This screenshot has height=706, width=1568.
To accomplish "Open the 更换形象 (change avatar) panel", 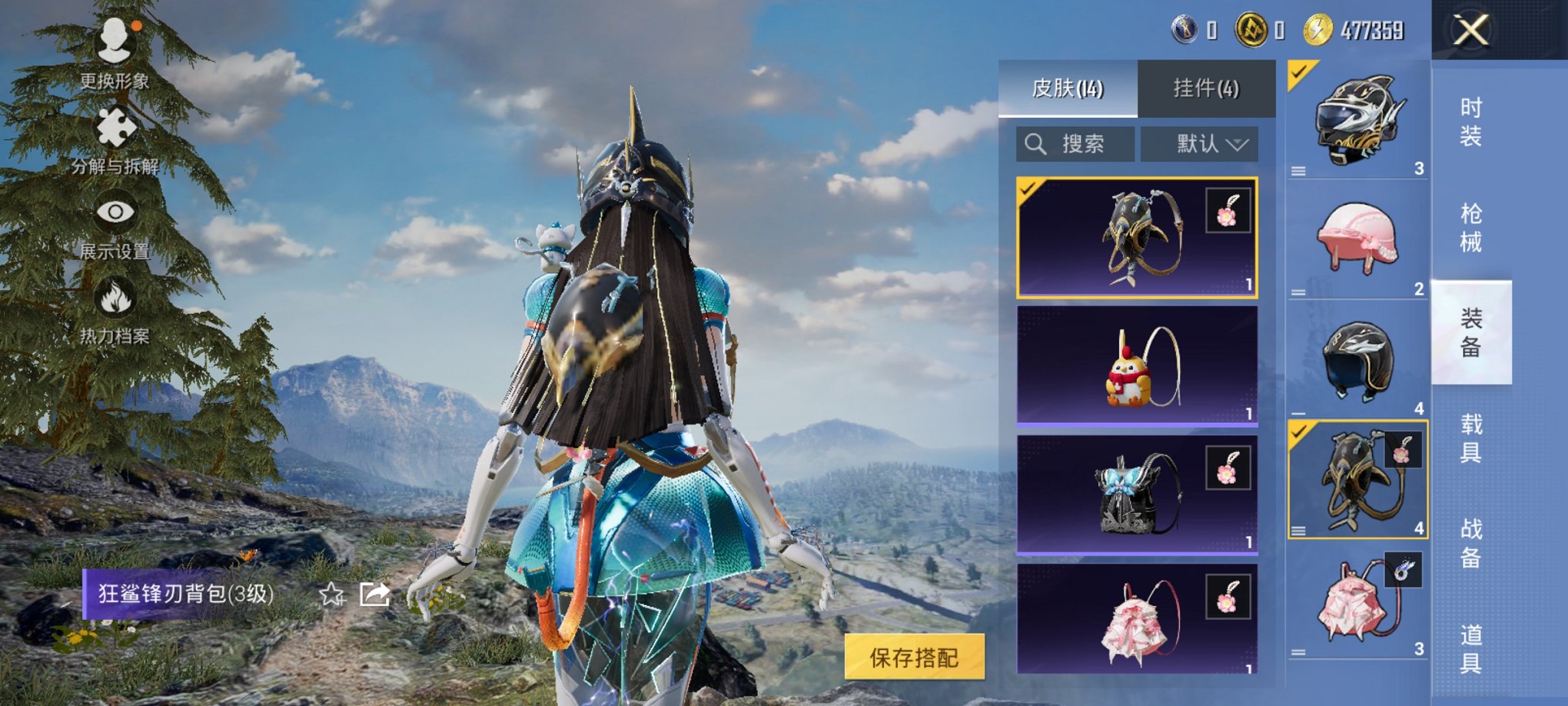I will (115, 54).
